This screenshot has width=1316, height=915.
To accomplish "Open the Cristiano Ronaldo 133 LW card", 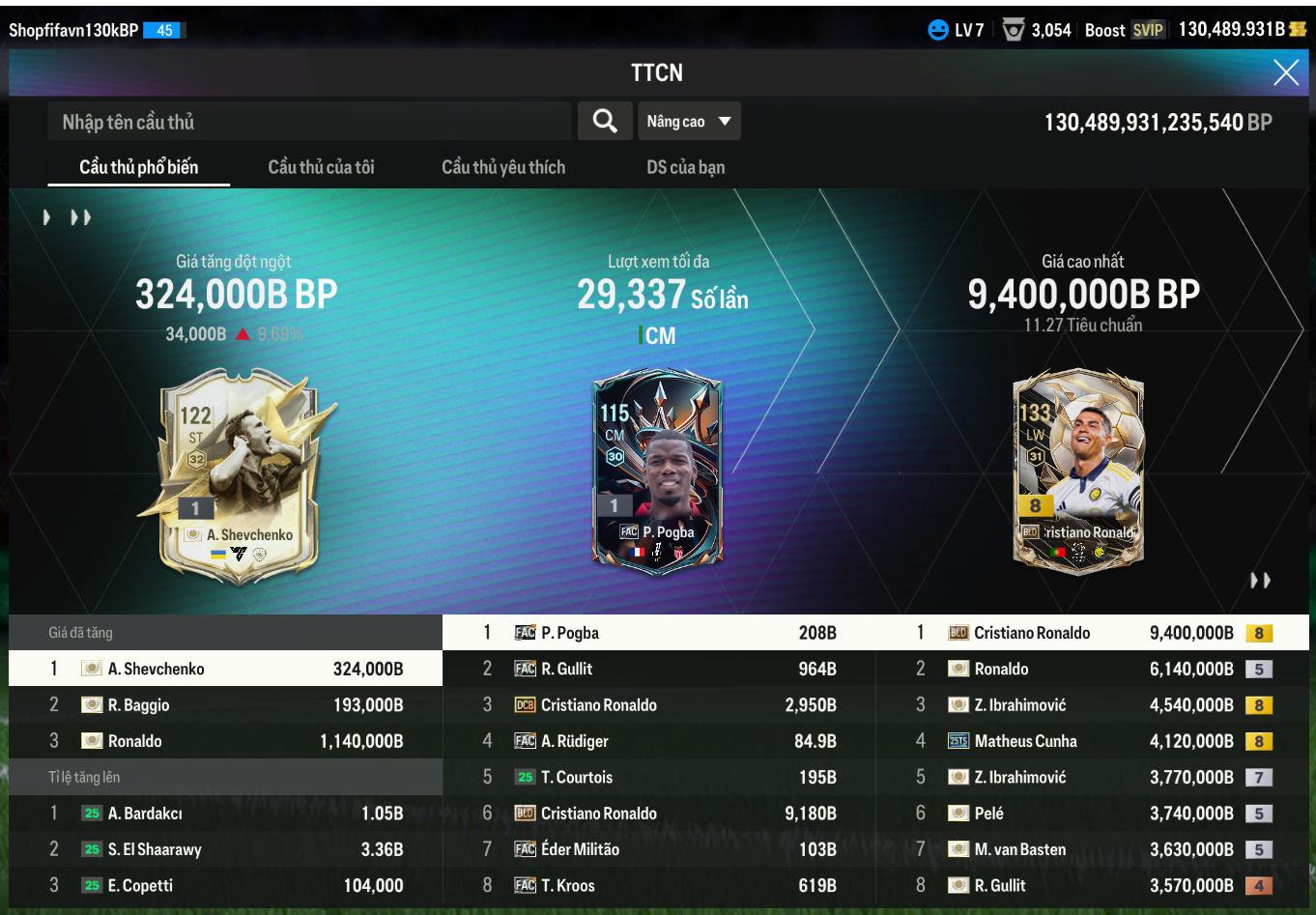I will pyautogui.click(x=1078, y=470).
